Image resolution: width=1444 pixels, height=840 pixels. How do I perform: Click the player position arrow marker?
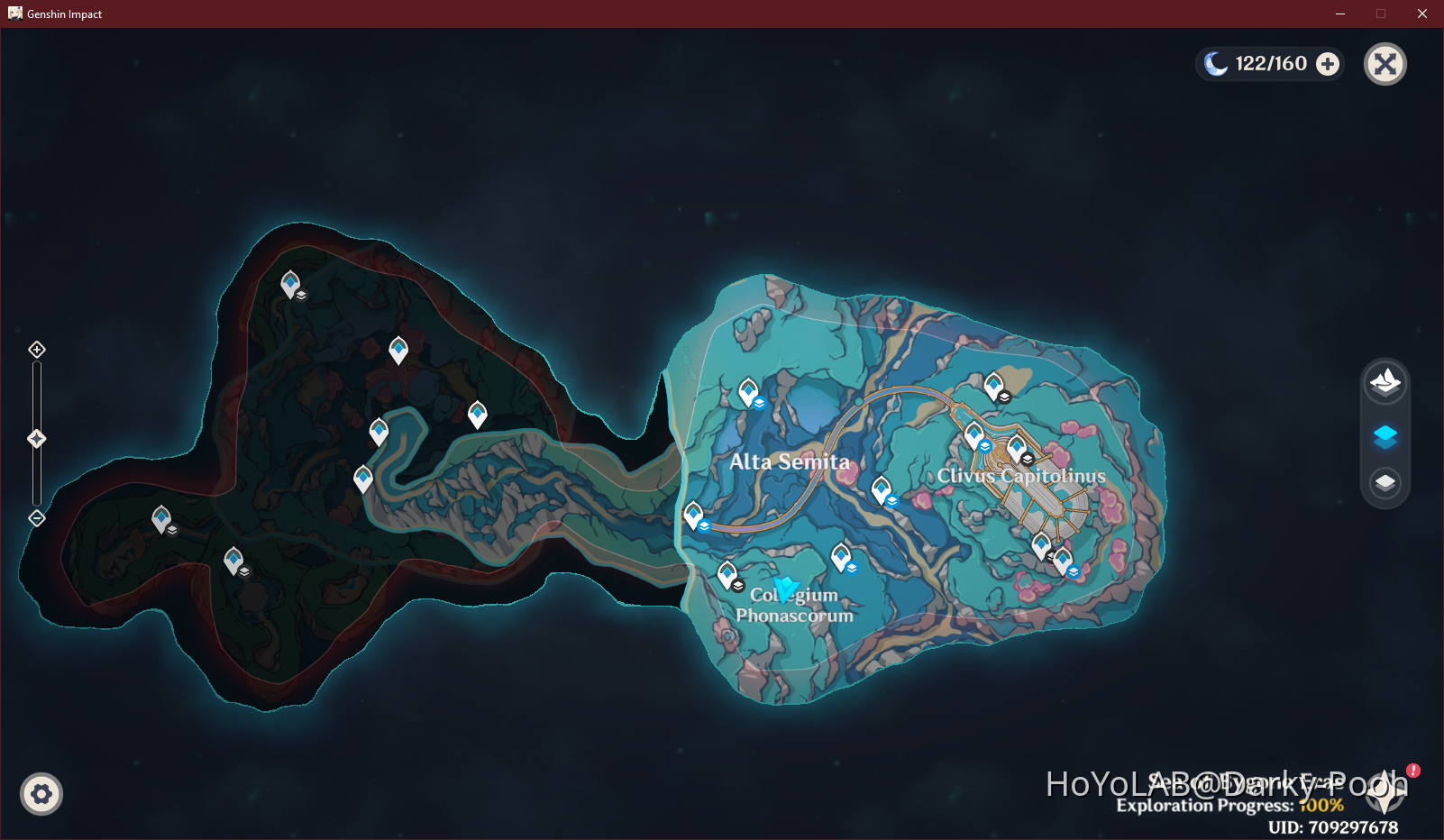[x=785, y=590]
